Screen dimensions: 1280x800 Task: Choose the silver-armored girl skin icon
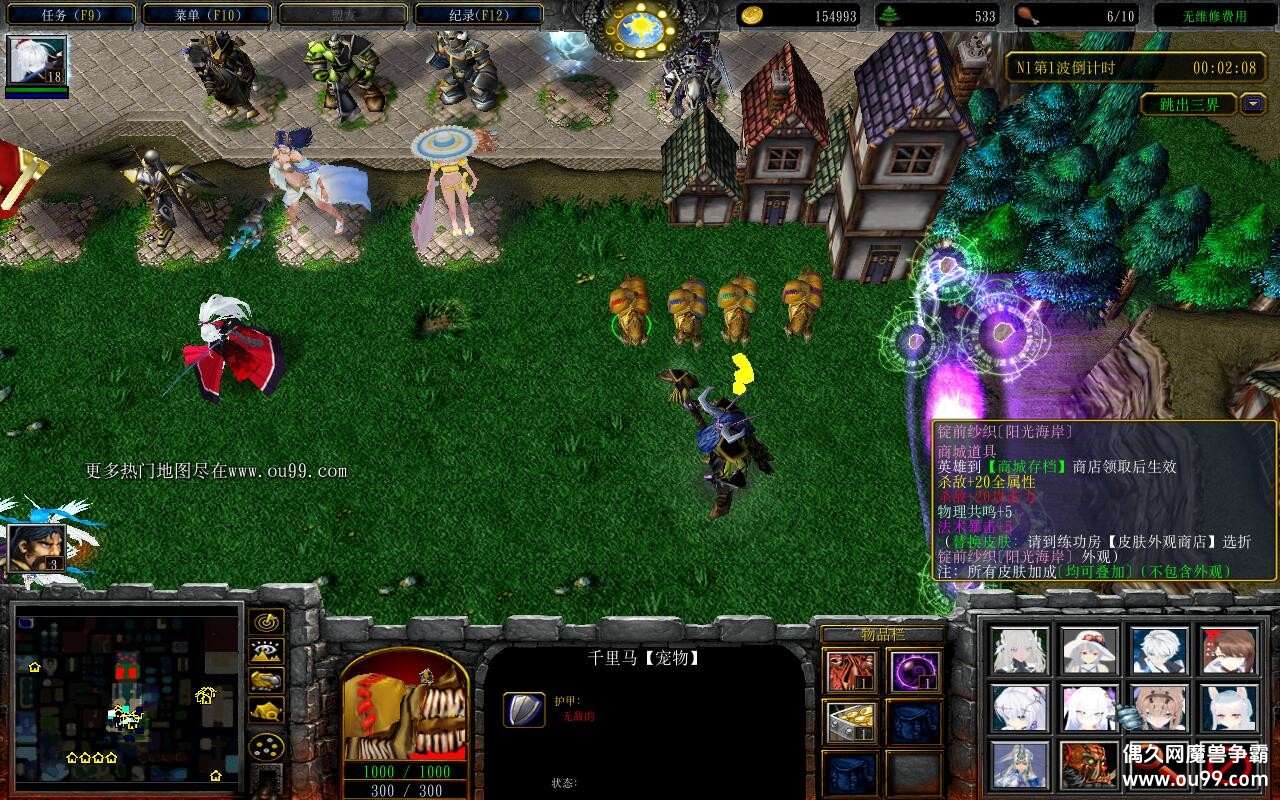1020,765
